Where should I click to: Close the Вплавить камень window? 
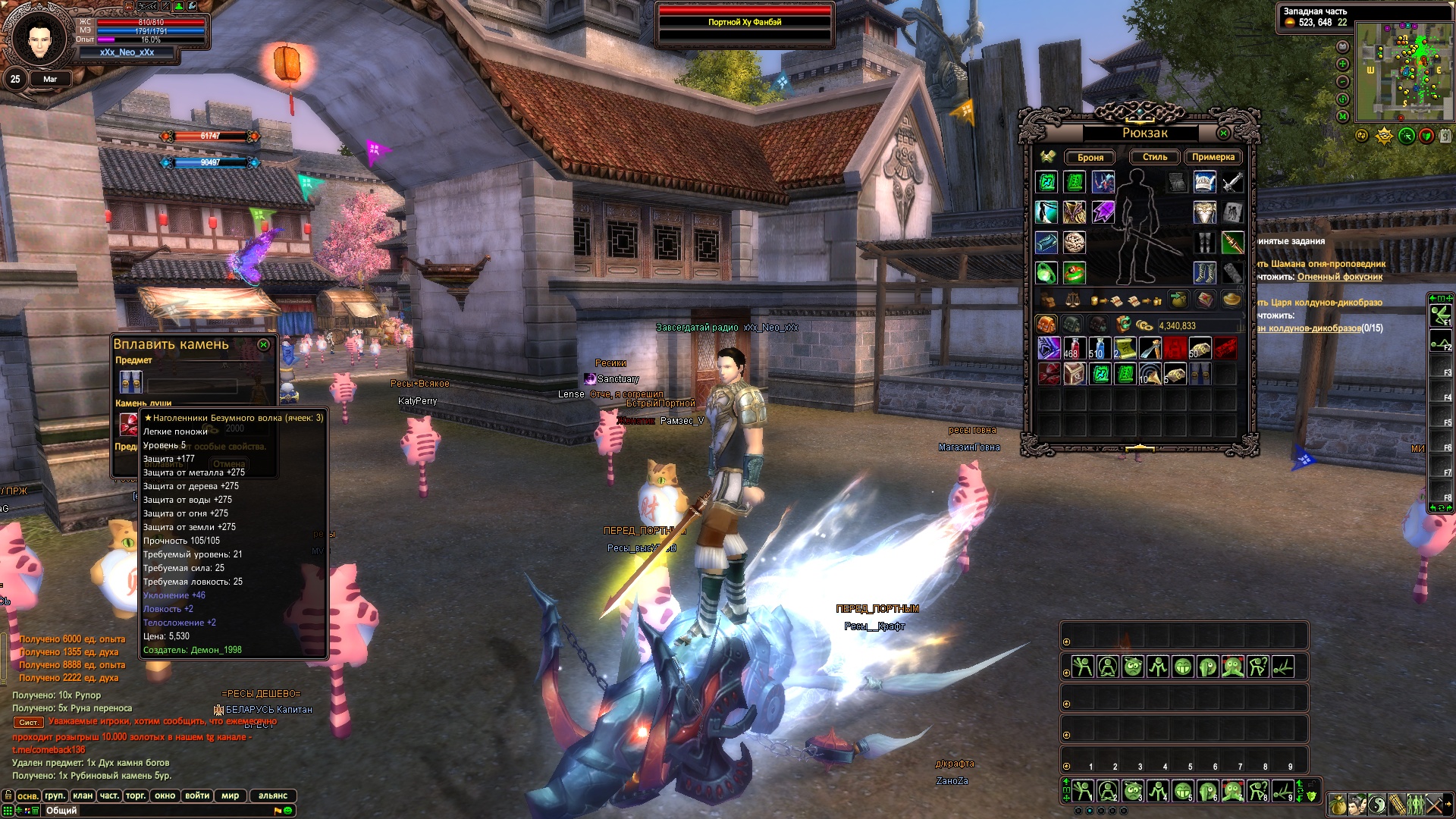tap(263, 345)
